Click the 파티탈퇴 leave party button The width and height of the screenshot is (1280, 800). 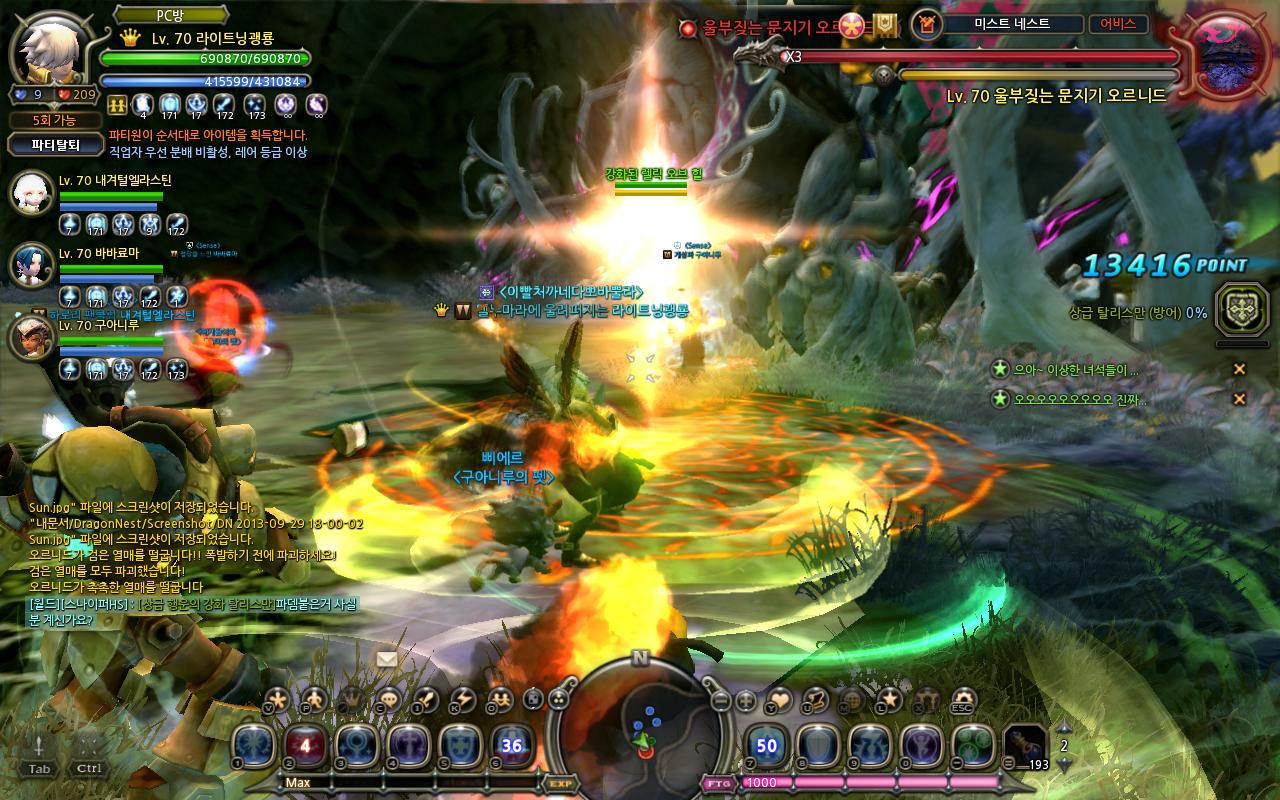(x=55, y=144)
